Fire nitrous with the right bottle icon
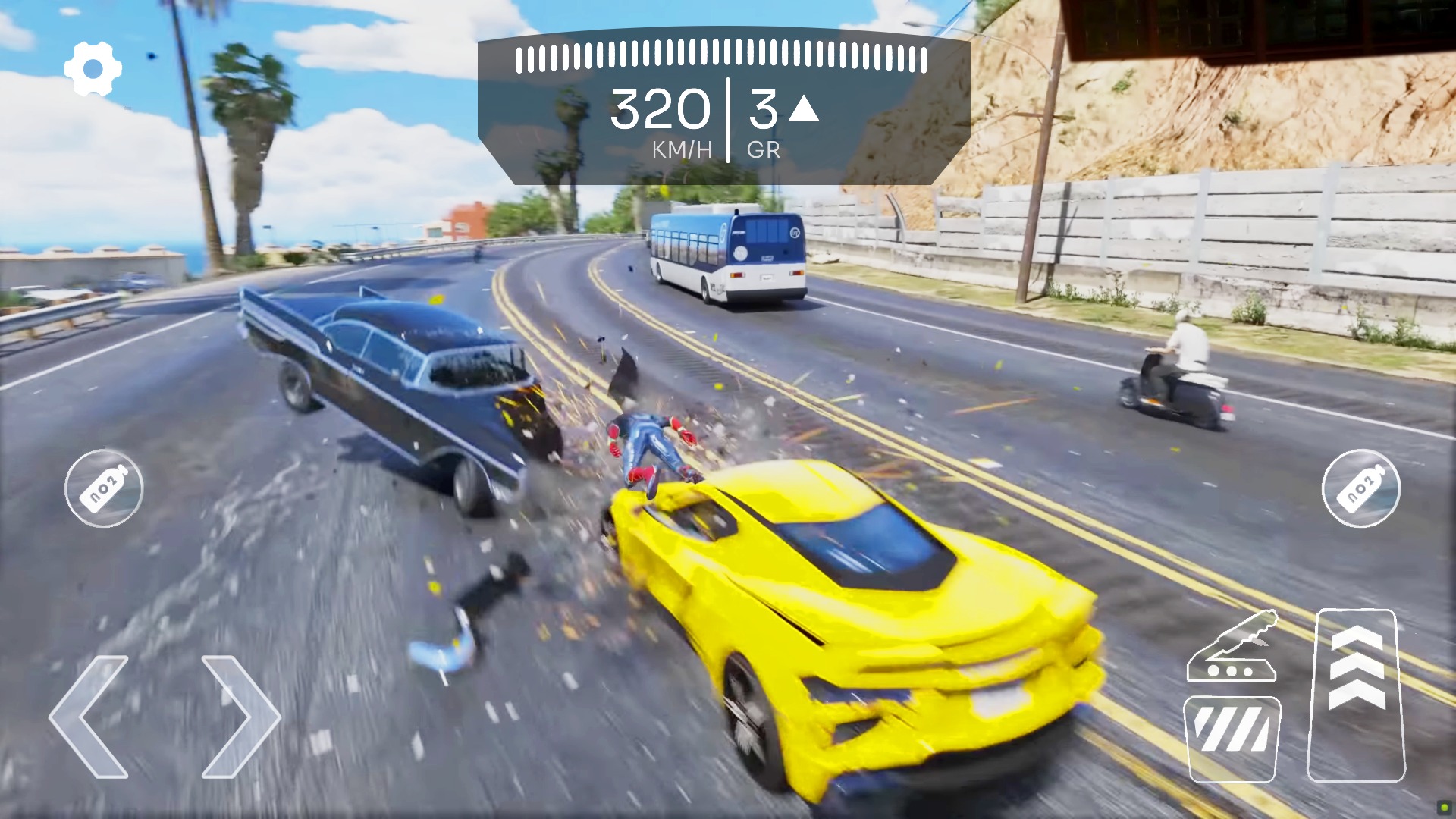Image resolution: width=1456 pixels, height=819 pixels. (x=1362, y=489)
